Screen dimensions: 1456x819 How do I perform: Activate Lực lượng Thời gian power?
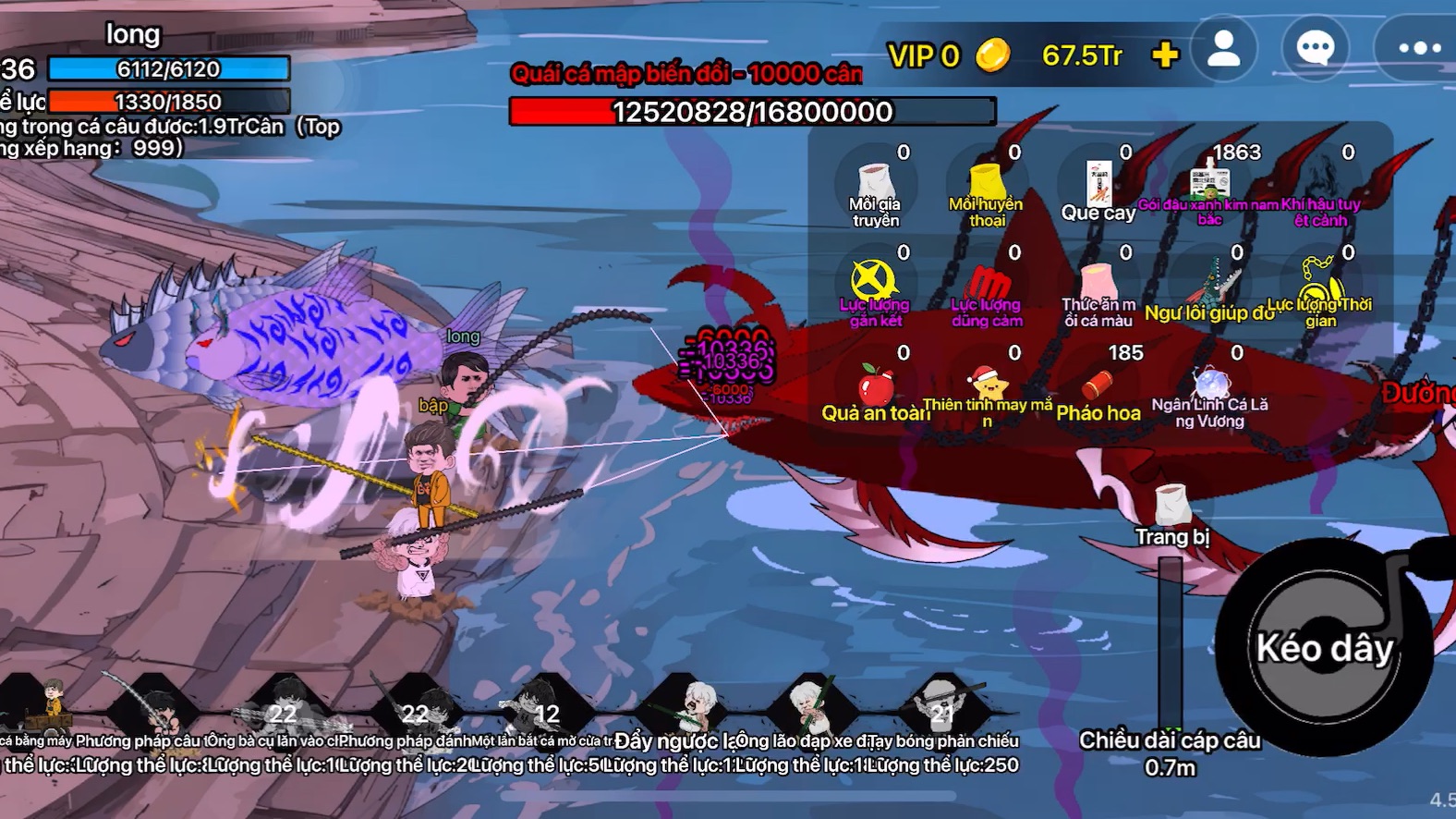click(x=1321, y=282)
